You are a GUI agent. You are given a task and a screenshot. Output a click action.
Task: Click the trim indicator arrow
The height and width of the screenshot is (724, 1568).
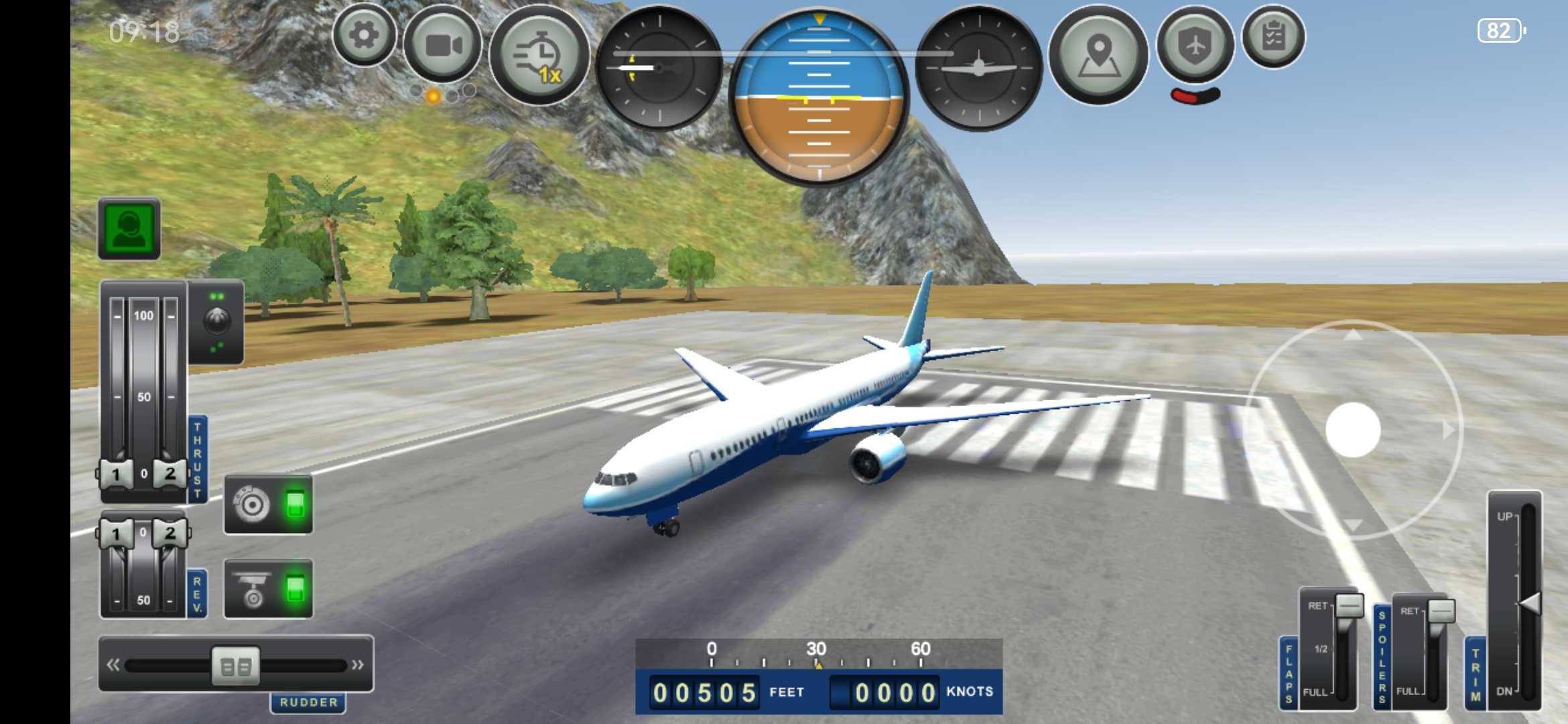pos(1530,603)
